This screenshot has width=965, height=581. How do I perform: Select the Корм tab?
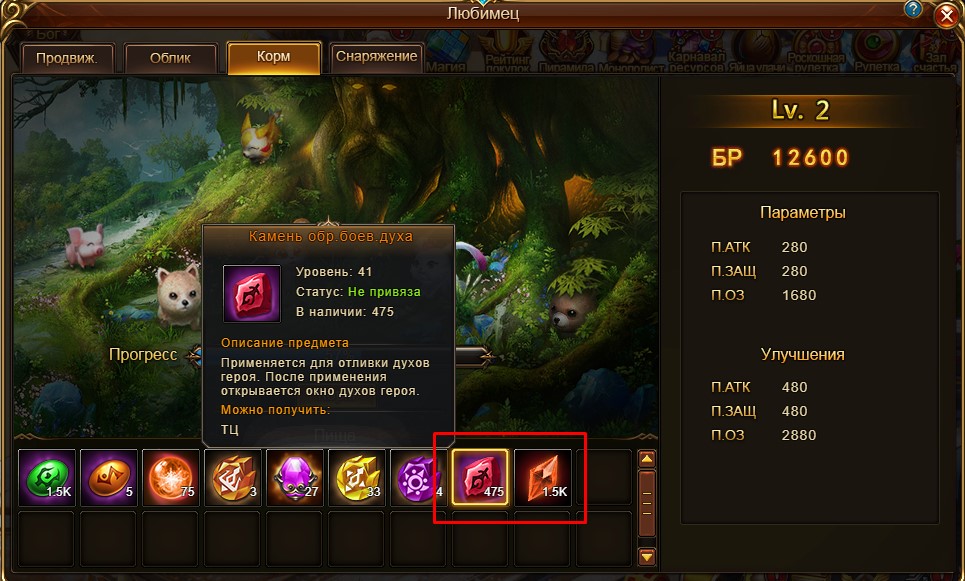(273, 58)
